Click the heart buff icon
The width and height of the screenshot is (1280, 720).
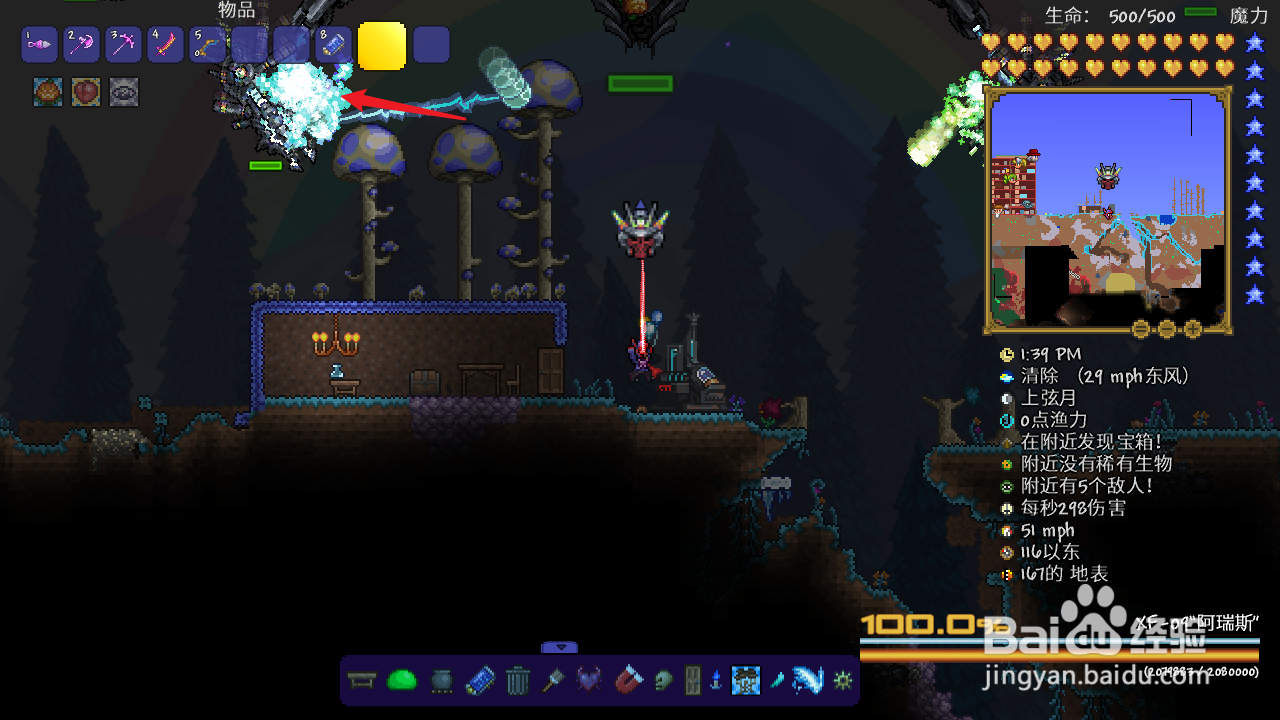(86, 92)
